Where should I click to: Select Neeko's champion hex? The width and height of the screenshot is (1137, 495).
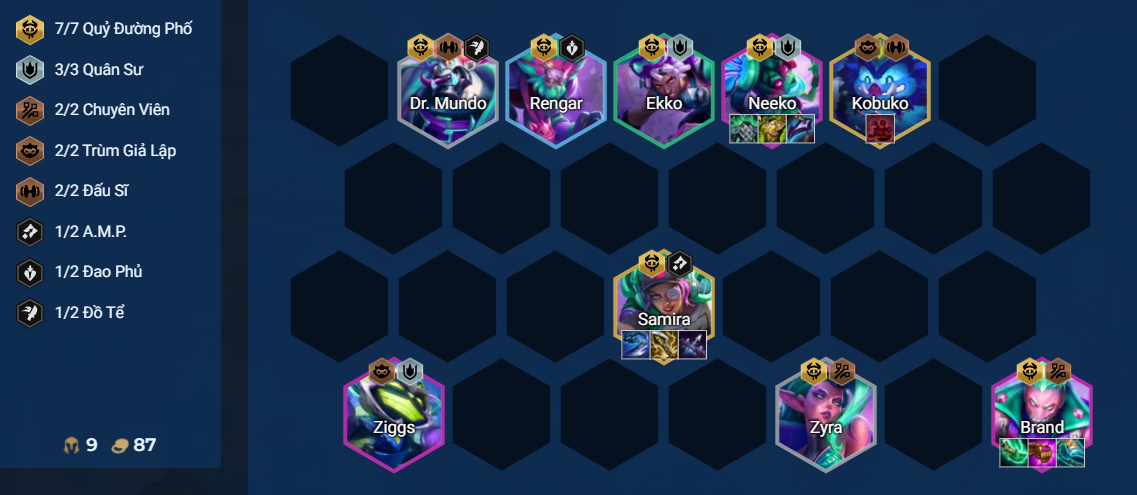click(x=771, y=92)
